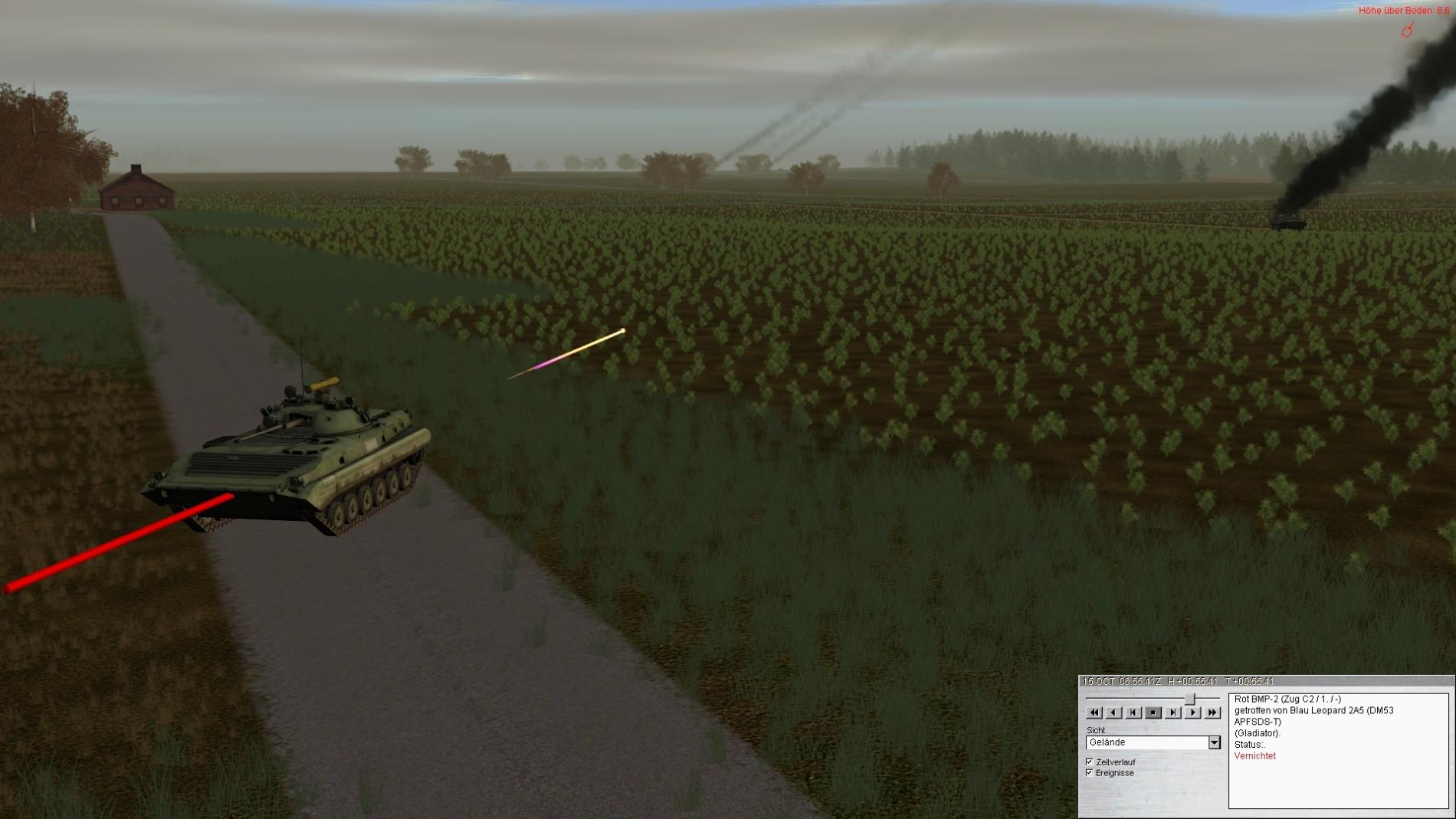
Task: Play the replay backward
Action: tap(1113, 713)
